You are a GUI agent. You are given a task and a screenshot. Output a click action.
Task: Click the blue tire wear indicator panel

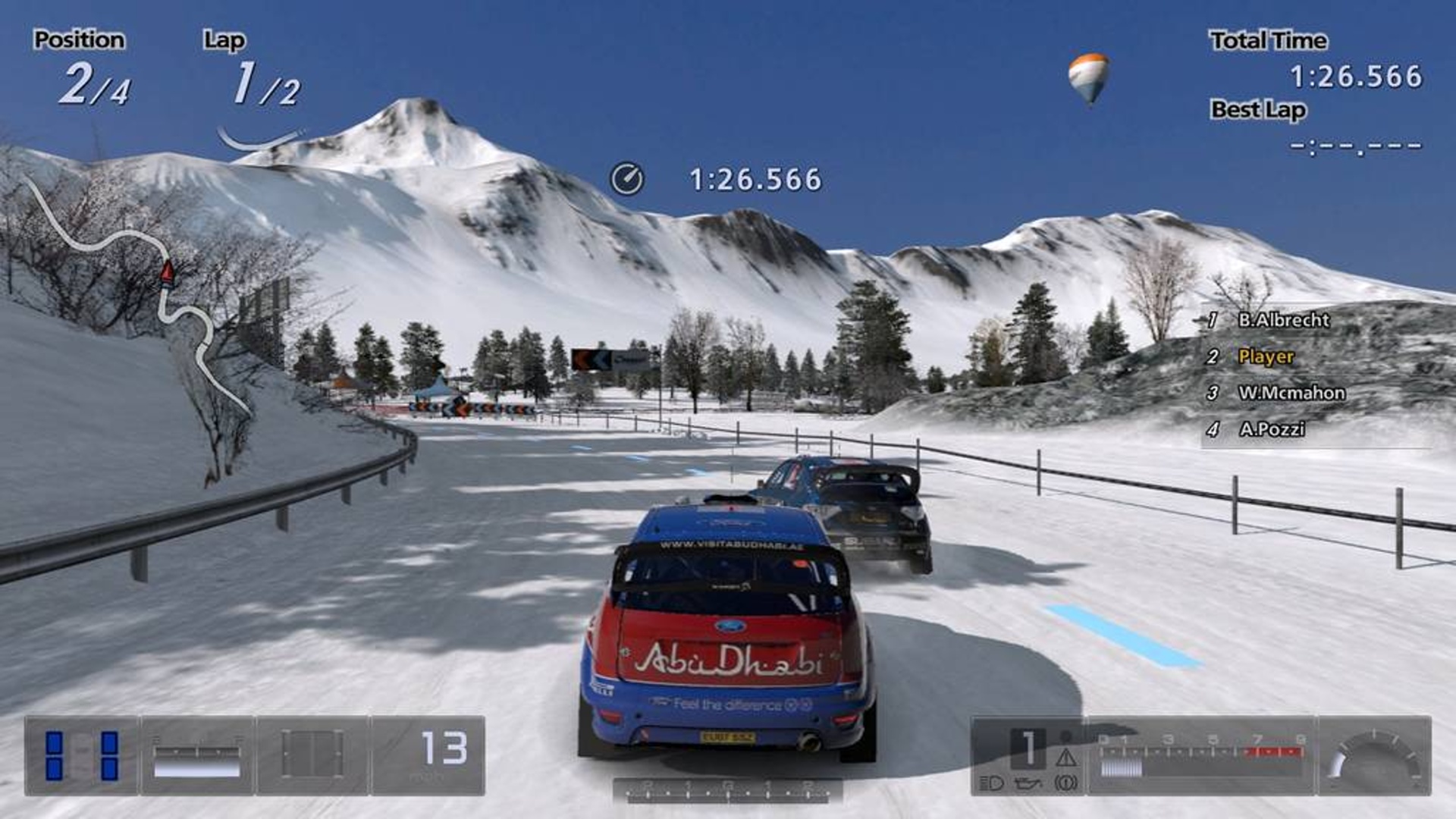click(x=82, y=755)
